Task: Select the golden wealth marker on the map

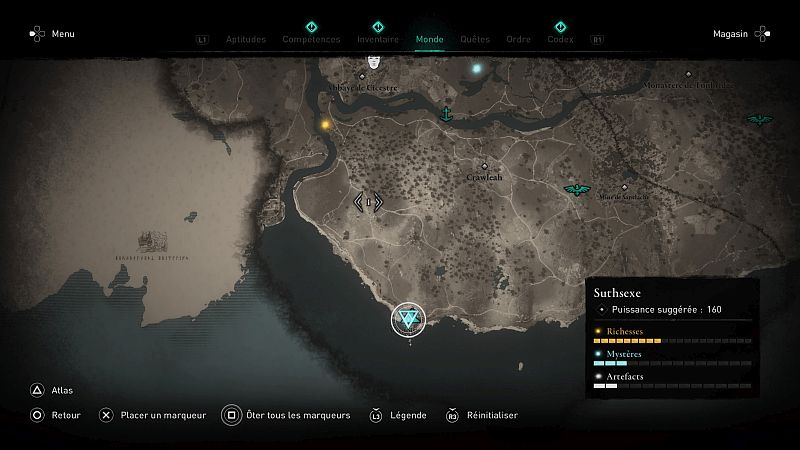Action: click(x=326, y=125)
